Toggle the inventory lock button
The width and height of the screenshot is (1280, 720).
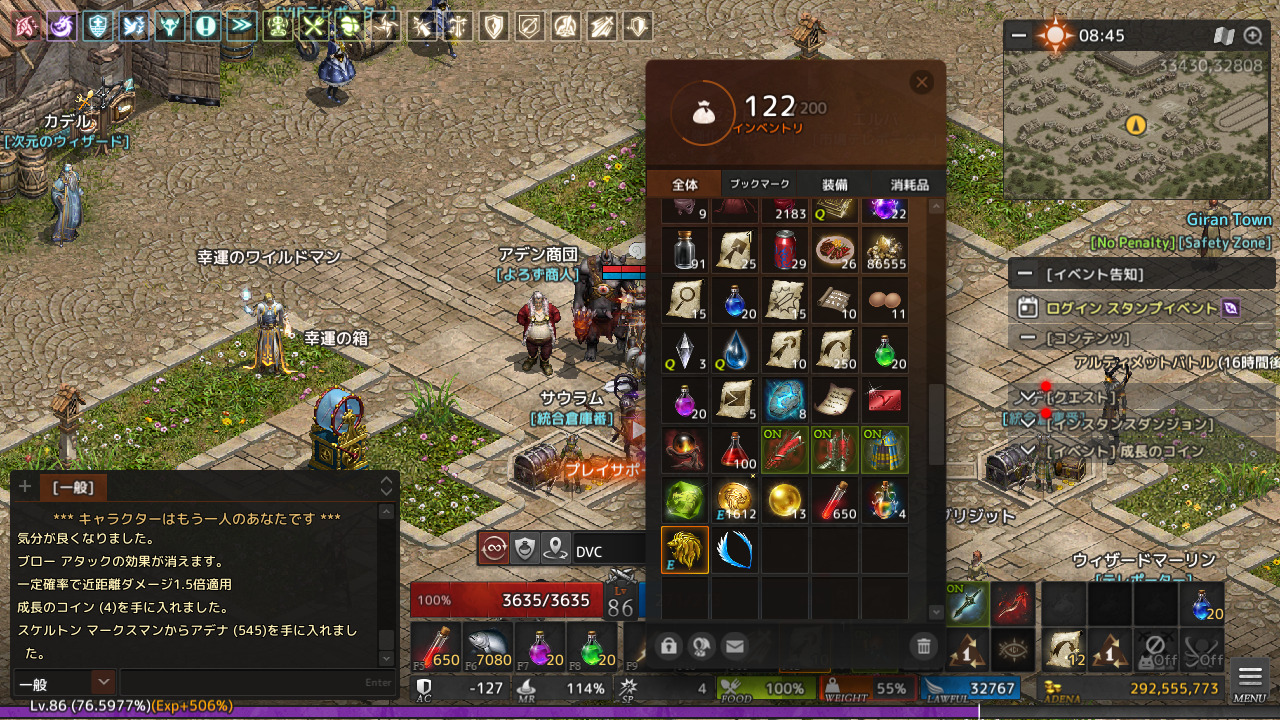(x=669, y=647)
